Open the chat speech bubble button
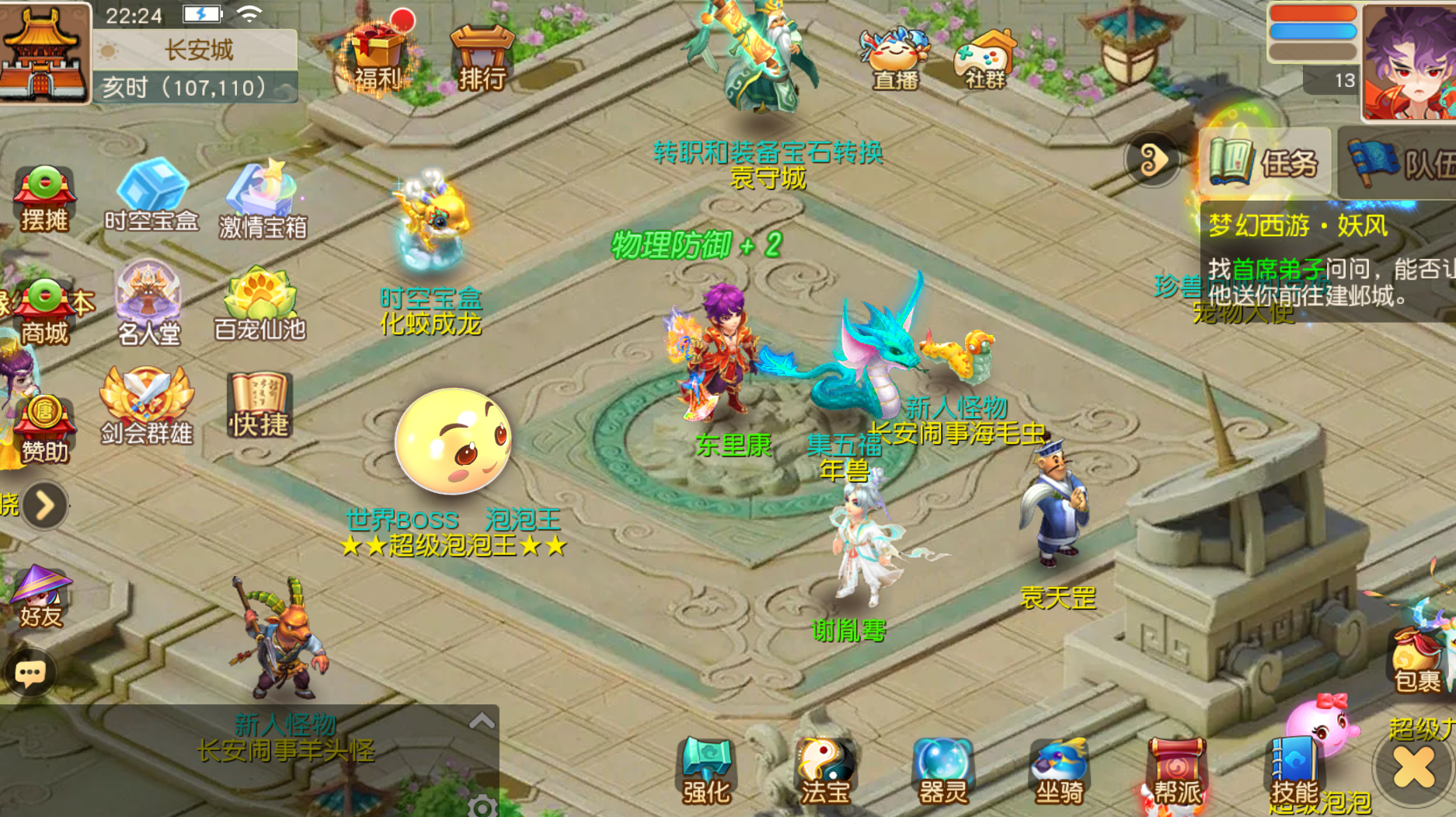This screenshot has height=817, width=1456. tap(30, 673)
